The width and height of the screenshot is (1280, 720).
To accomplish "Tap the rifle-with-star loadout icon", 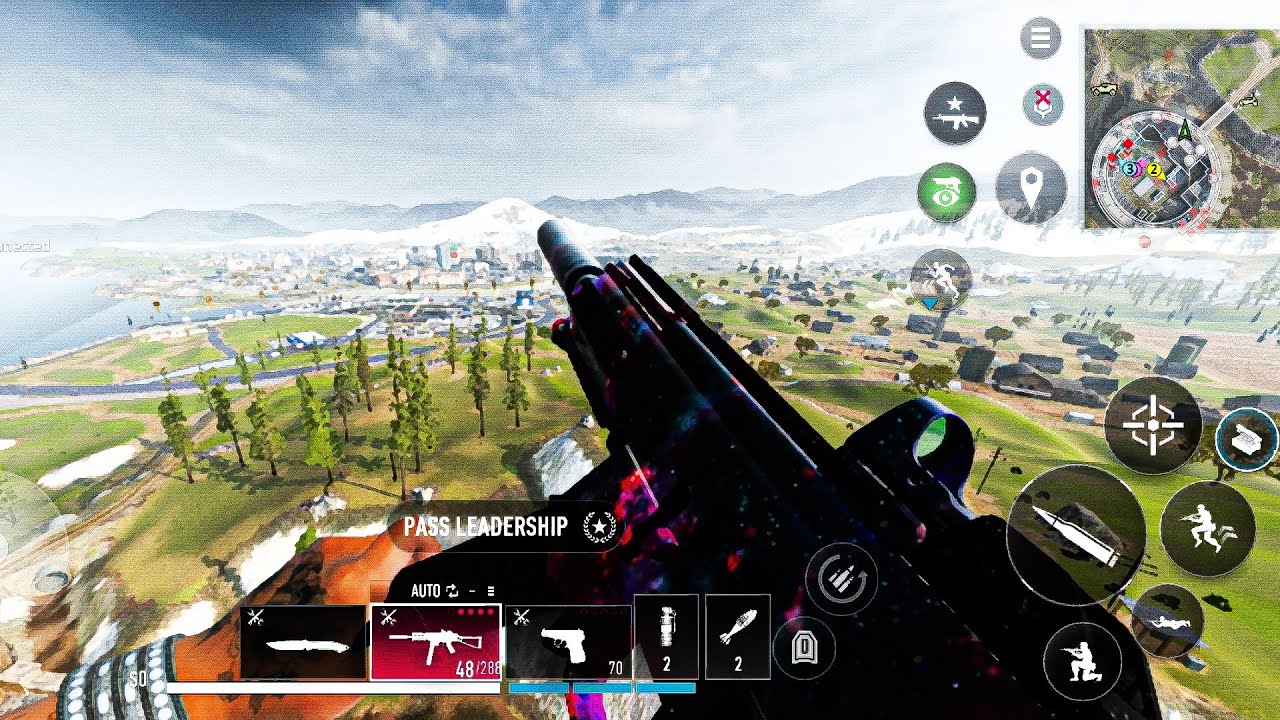I will [955, 113].
